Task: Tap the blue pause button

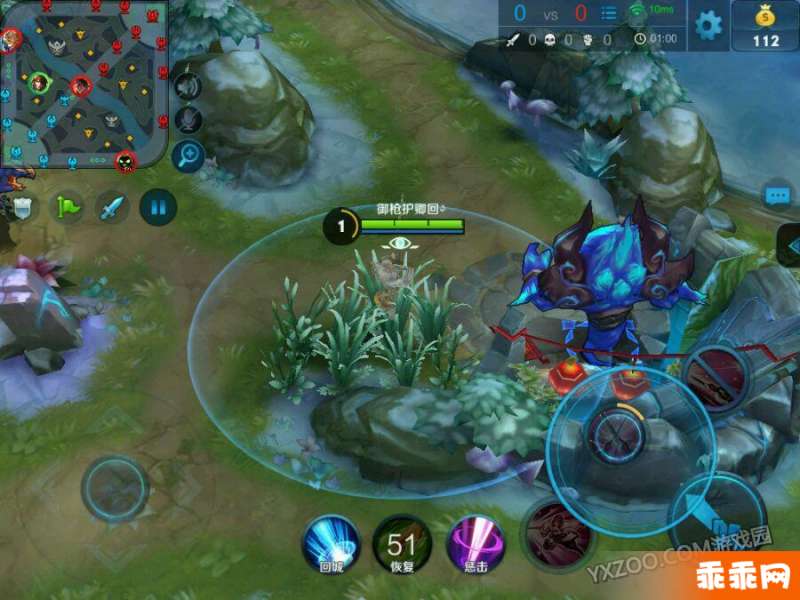Action: tap(157, 207)
